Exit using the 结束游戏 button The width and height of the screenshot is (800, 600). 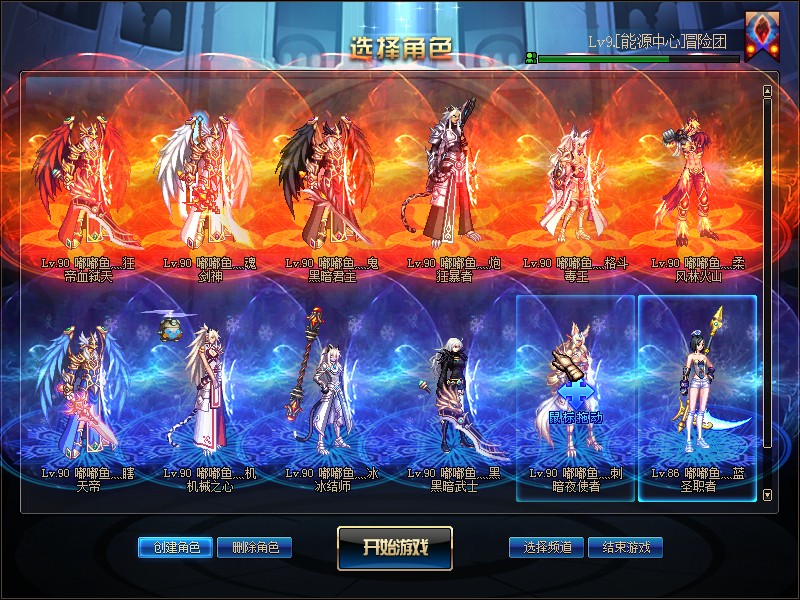[626, 547]
